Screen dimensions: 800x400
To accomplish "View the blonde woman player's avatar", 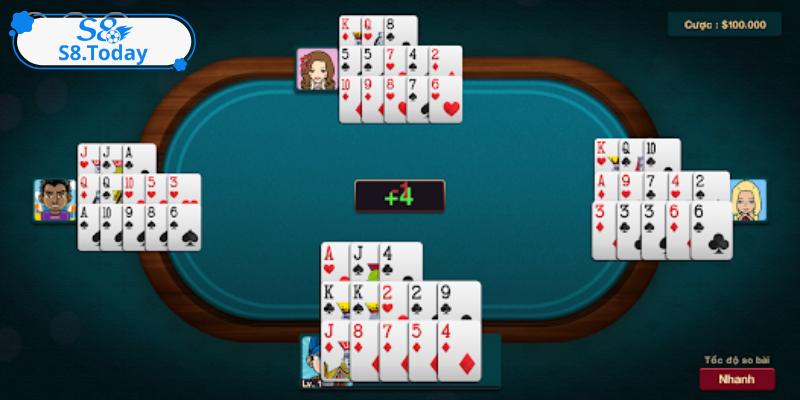I will 748,200.
